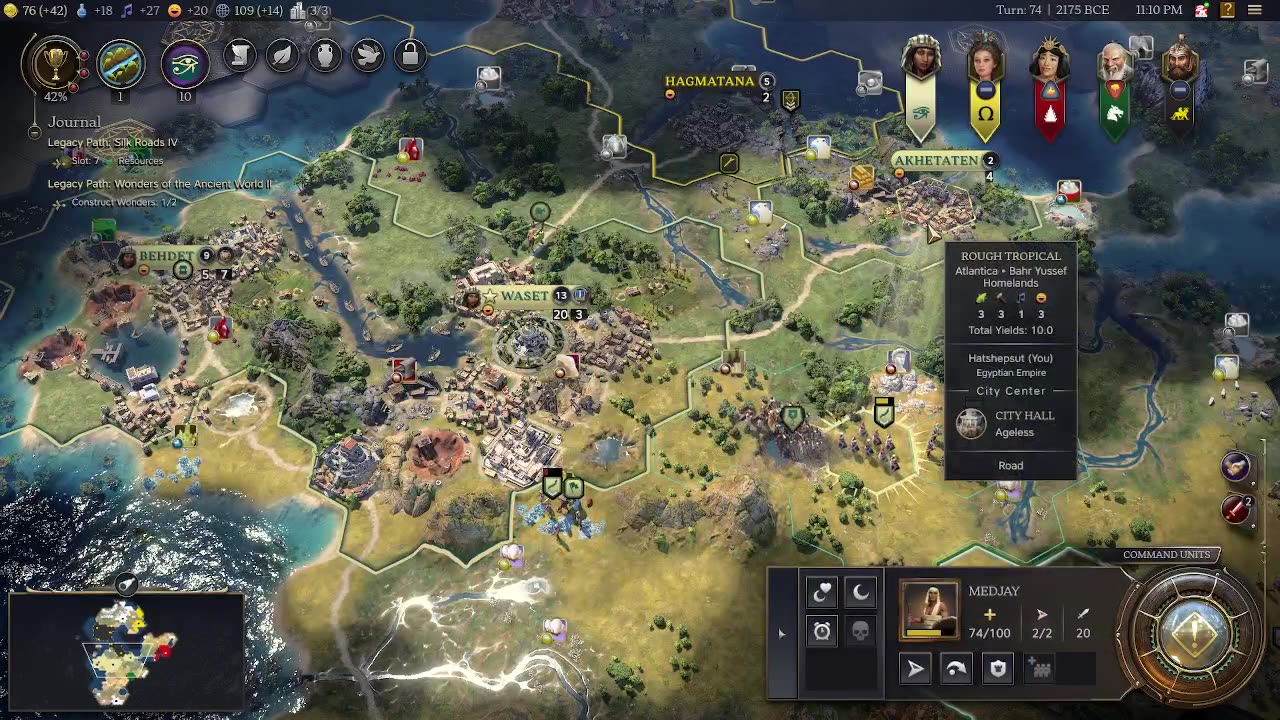Viewport: 1280px width, 720px height.
Task: Open the Civilopedia question mark book
Action: (x=1227, y=10)
